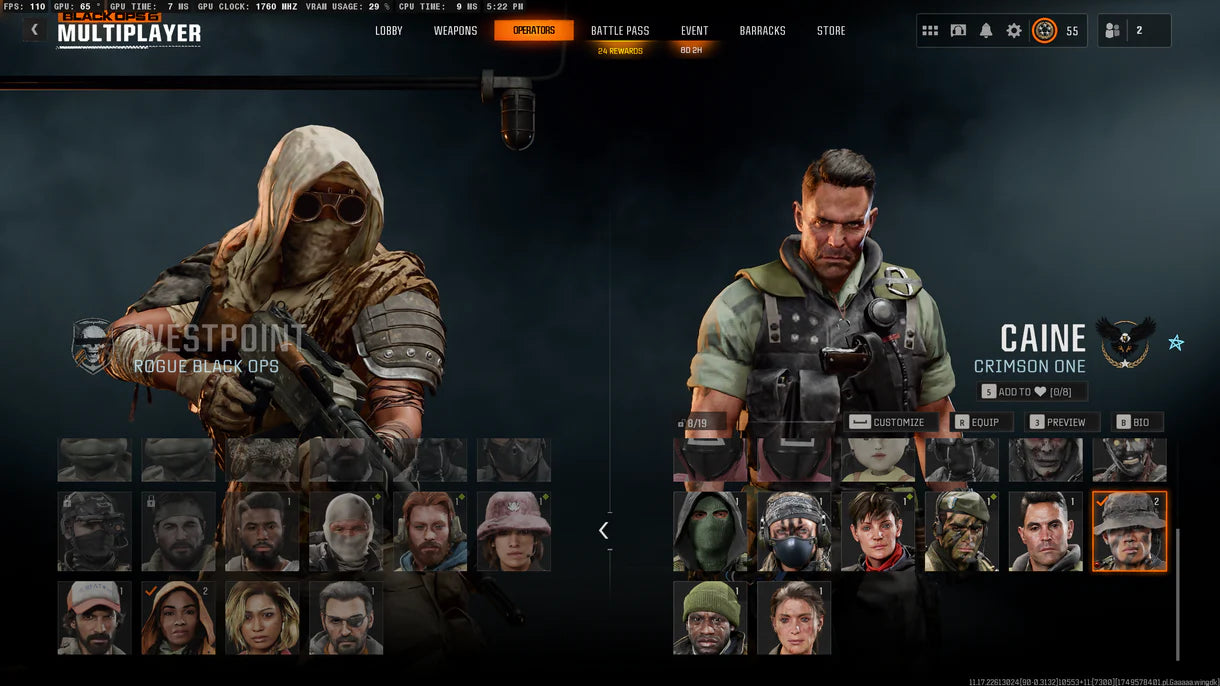1220x686 pixels.
Task: Switch to the Weapons tab
Action: (455, 31)
